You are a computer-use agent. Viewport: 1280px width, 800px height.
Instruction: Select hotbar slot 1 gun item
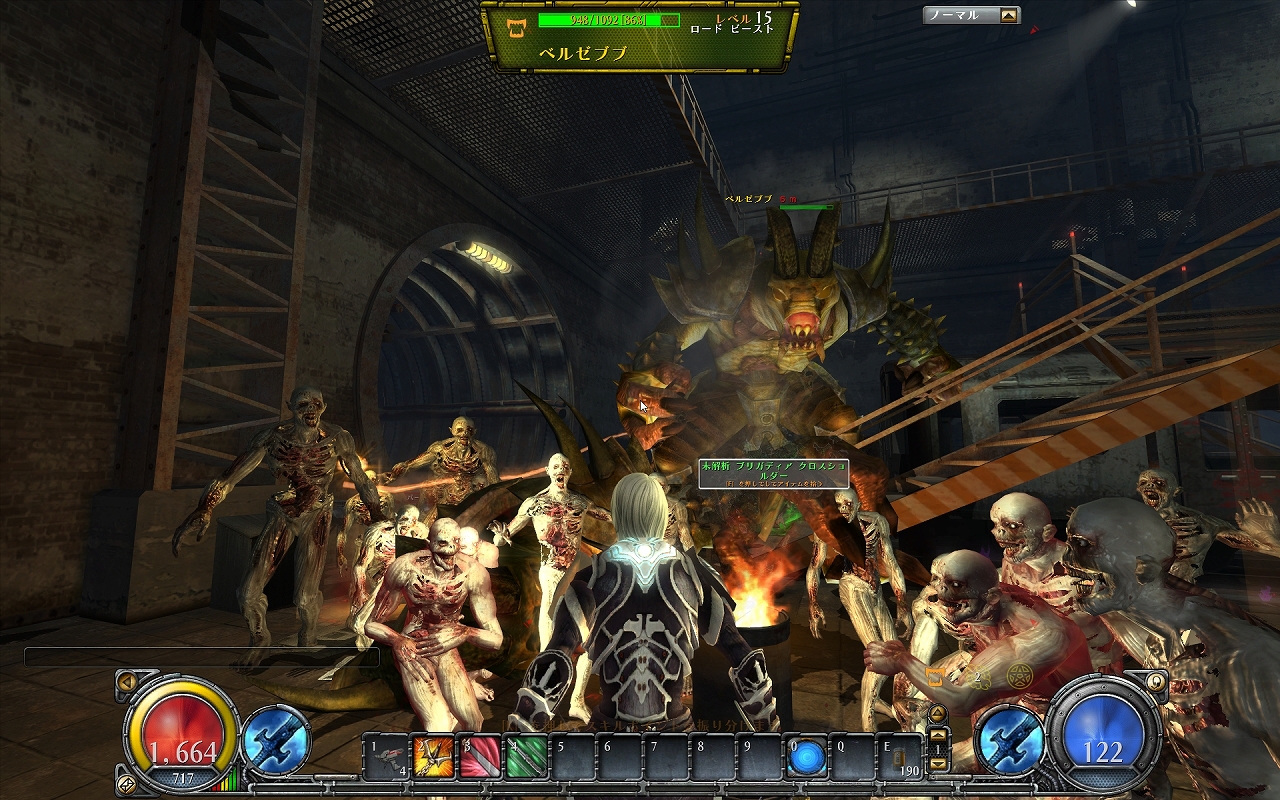coord(385,758)
